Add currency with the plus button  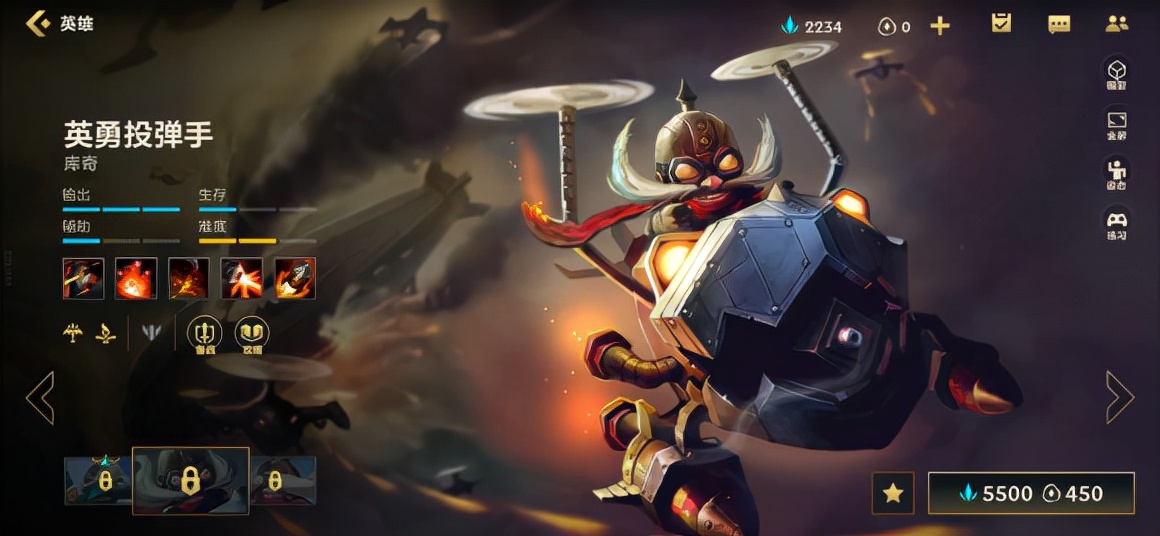pos(940,26)
